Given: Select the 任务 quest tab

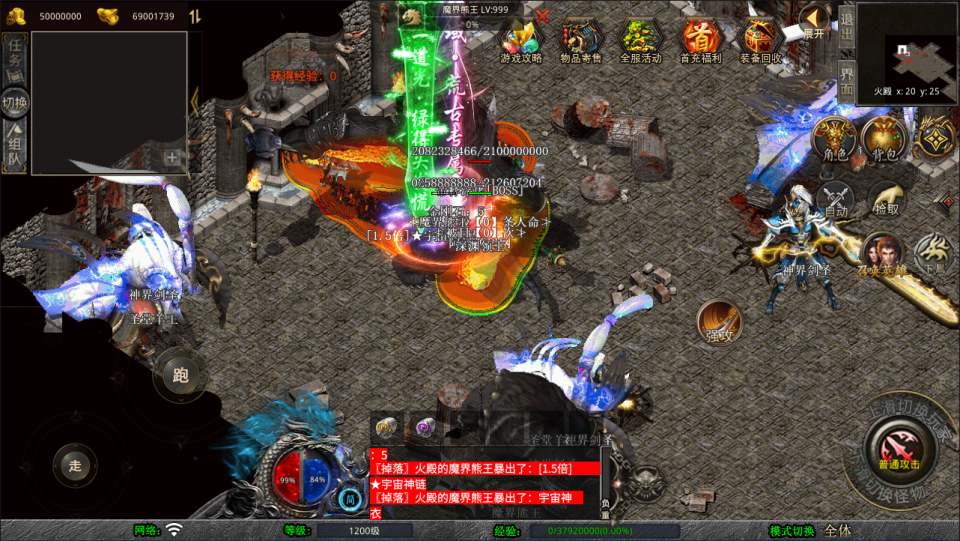Looking at the screenshot, I should [x=15, y=55].
